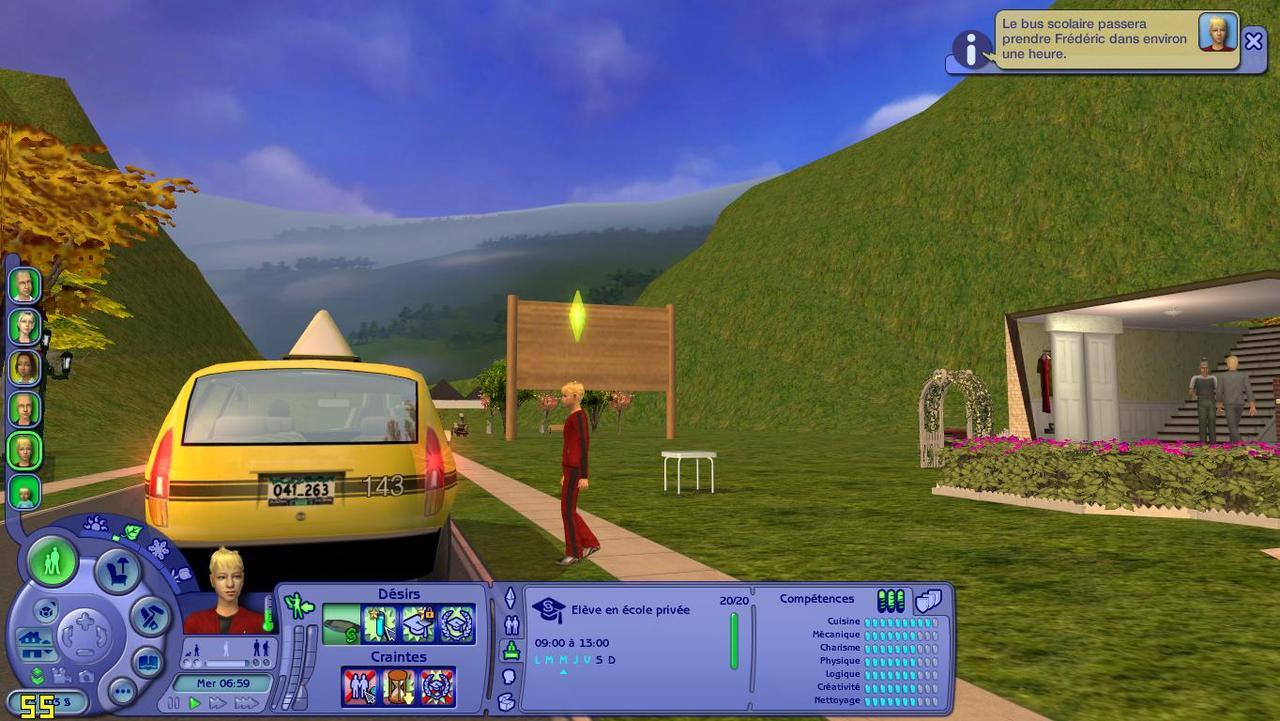Screen dimensions: 1280x721
Task: Click the snowflake winter season icon
Action: click(158, 549)
